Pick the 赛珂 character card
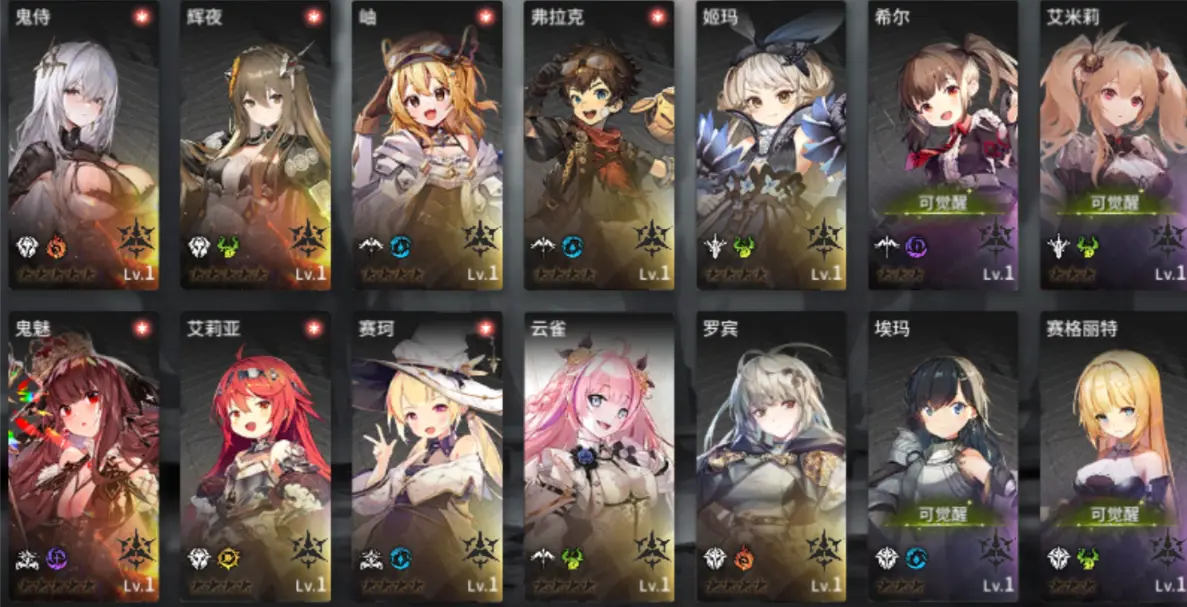1187x607 pixels. tap(427, 456)
